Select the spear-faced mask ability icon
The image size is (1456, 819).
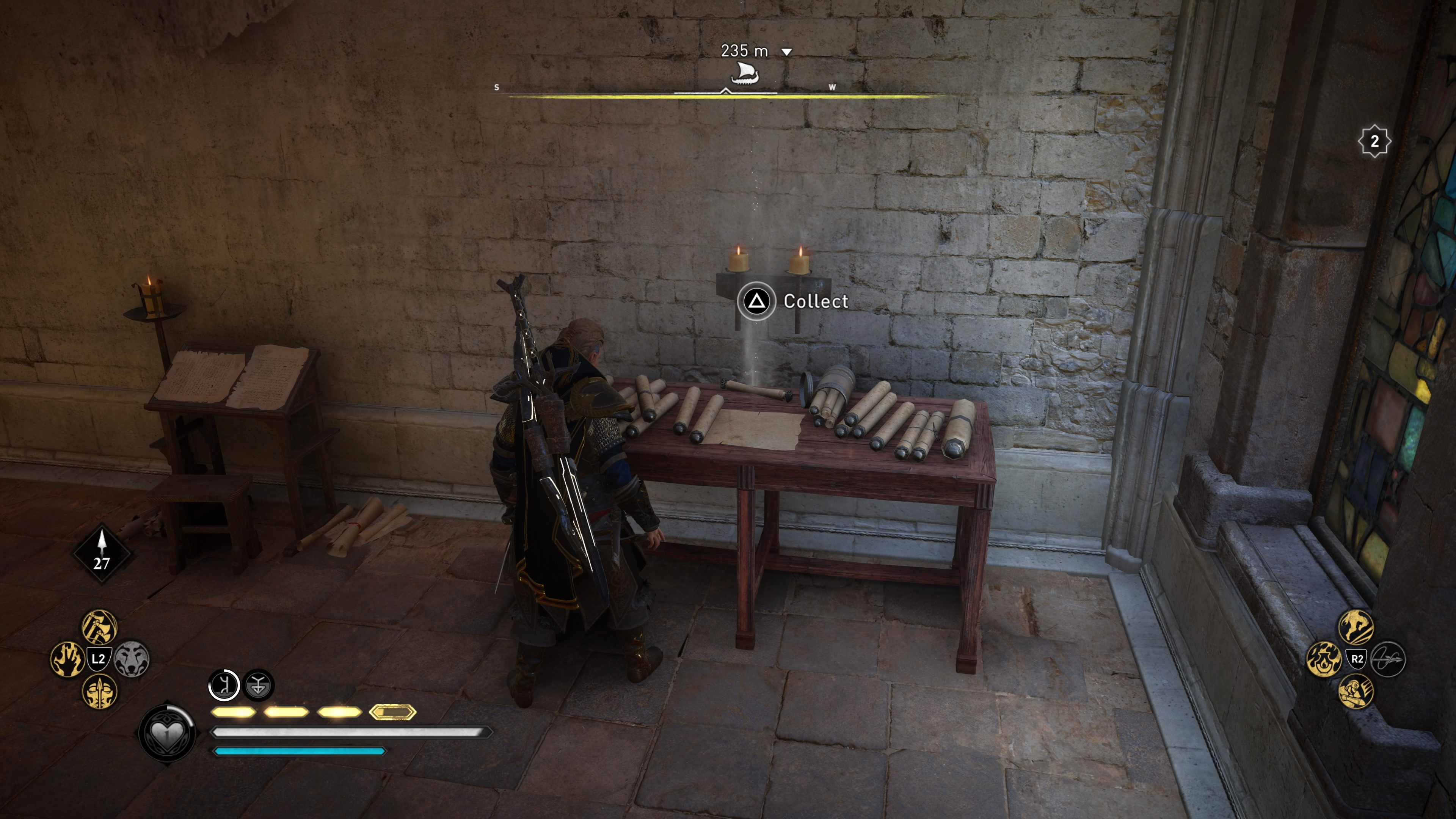[99, 693]
